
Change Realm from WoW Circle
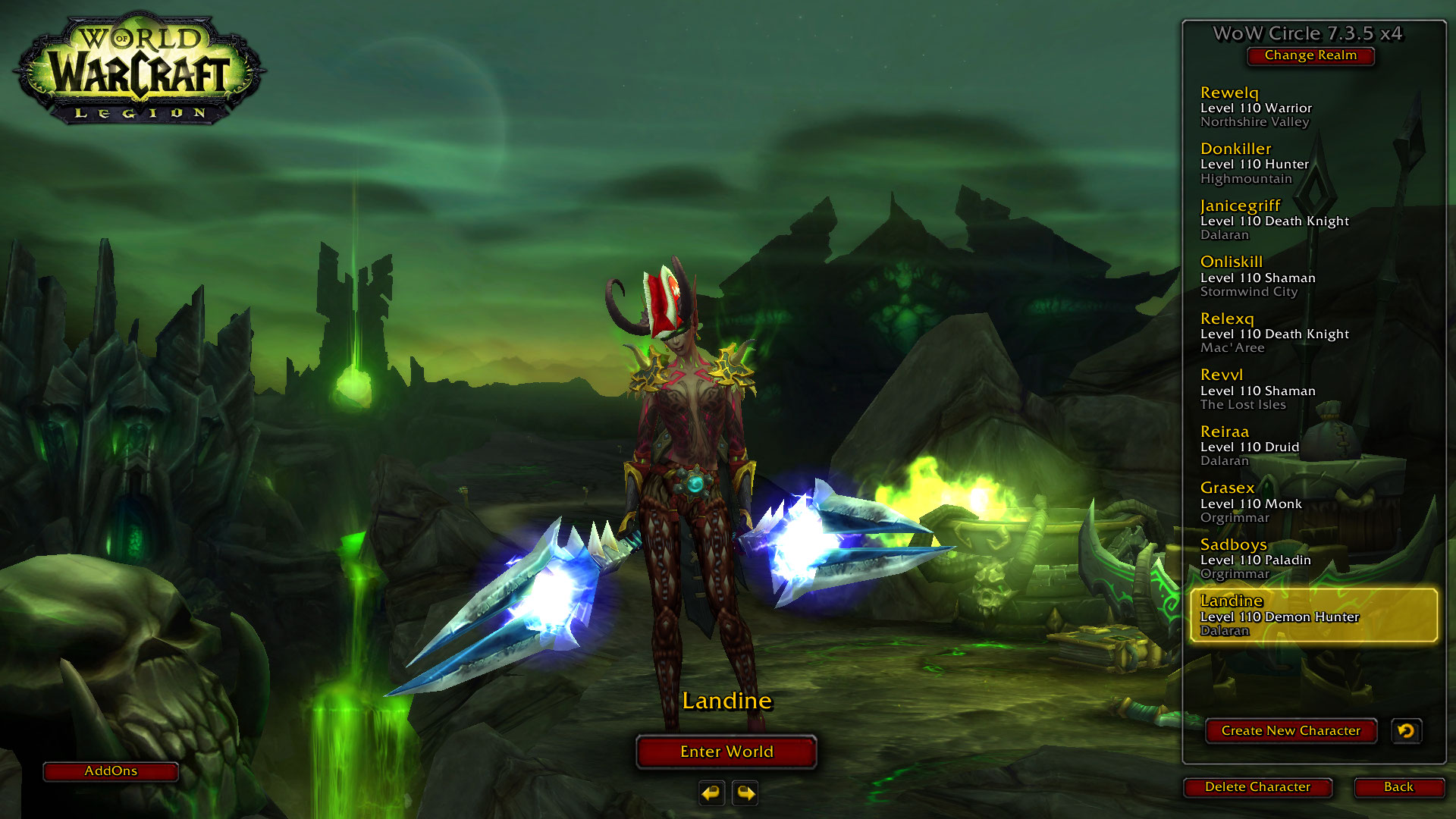point(1310,55)
